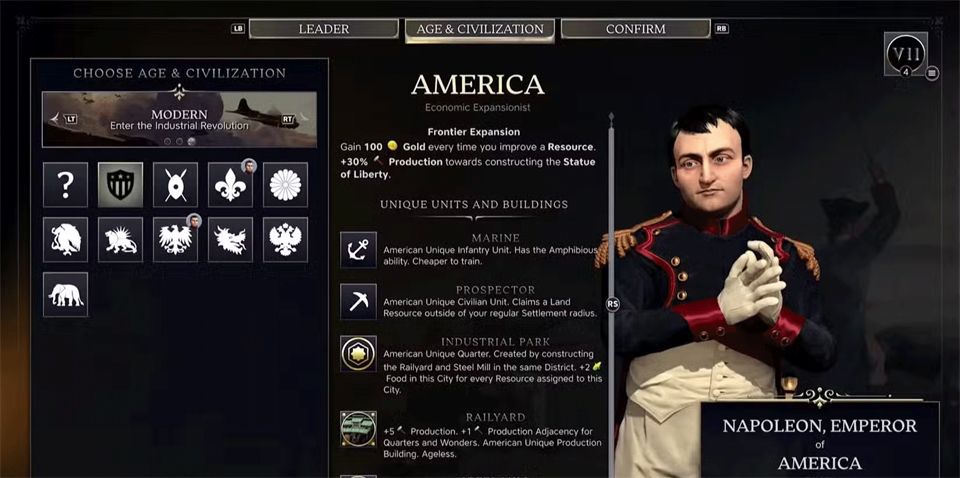Select the shield and crossed spears civilization
Screen dimensions: 960x478
click(175, 184)
